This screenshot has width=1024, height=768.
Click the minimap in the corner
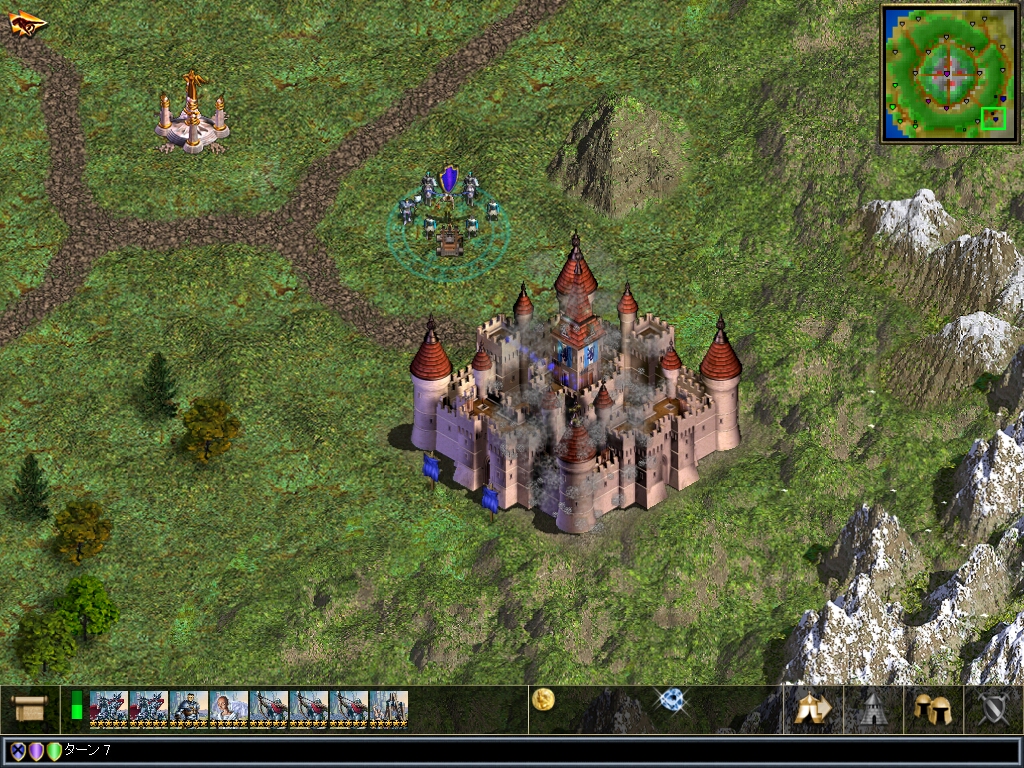[945, 73]
